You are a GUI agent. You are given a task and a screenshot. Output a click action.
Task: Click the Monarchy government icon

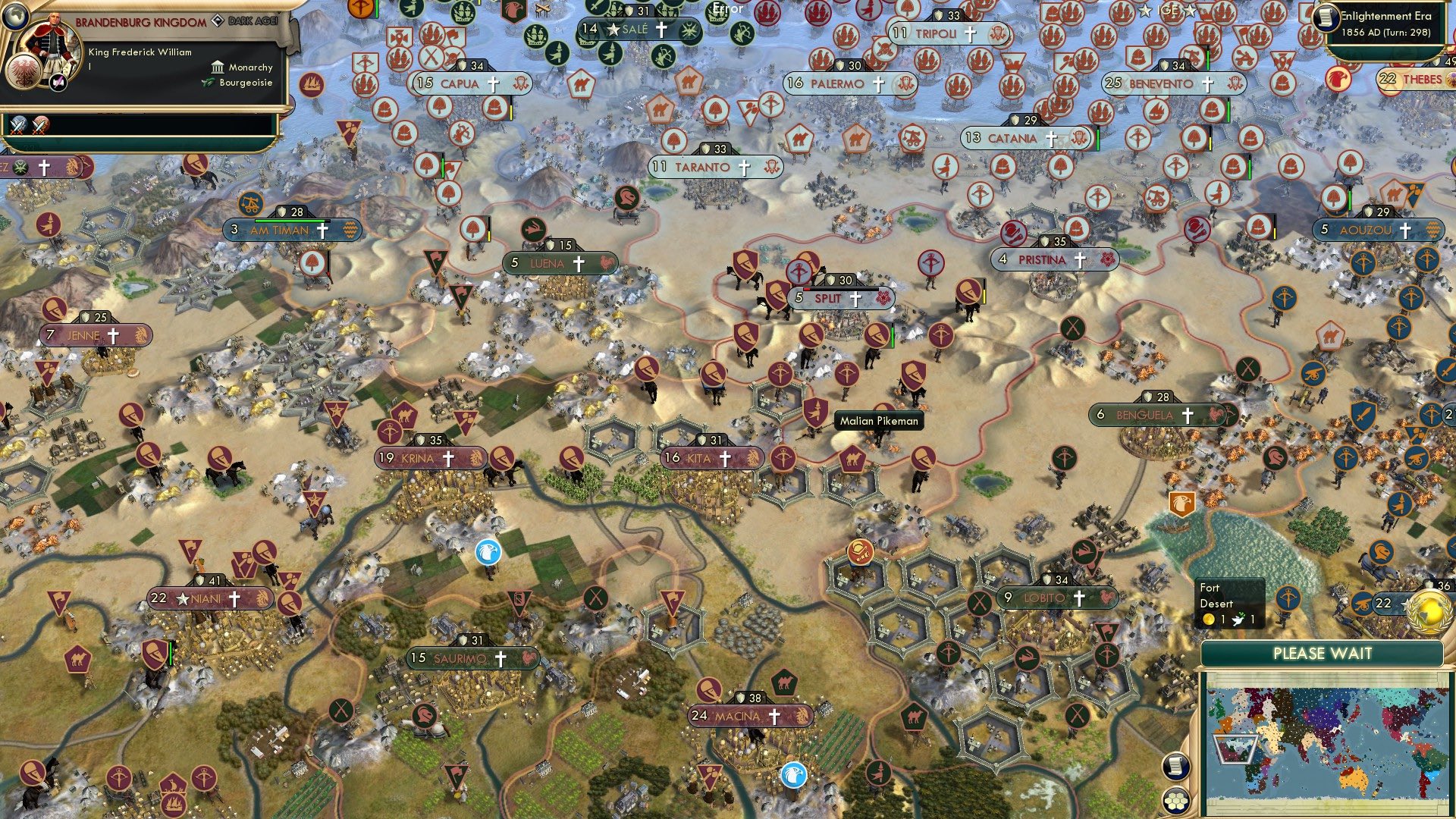click(x=218, y=67)
